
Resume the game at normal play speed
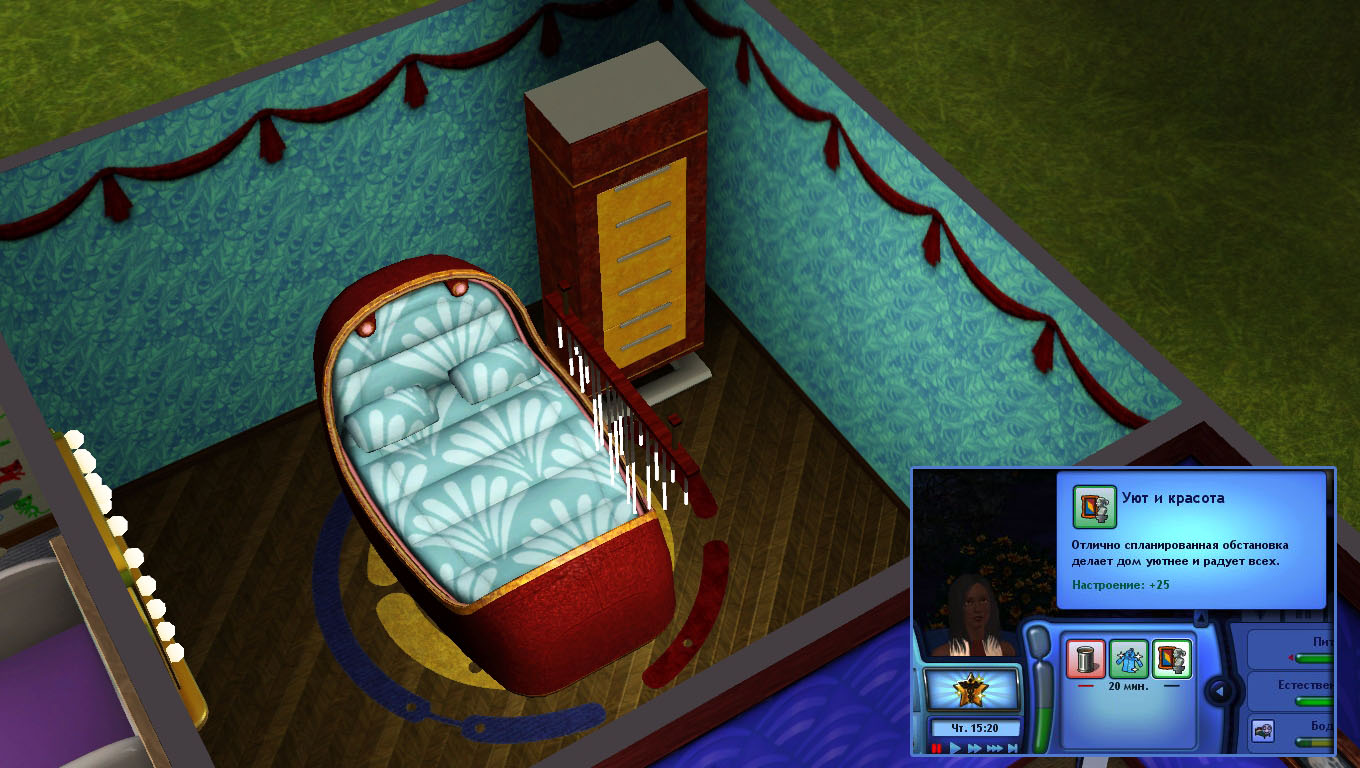955,748
